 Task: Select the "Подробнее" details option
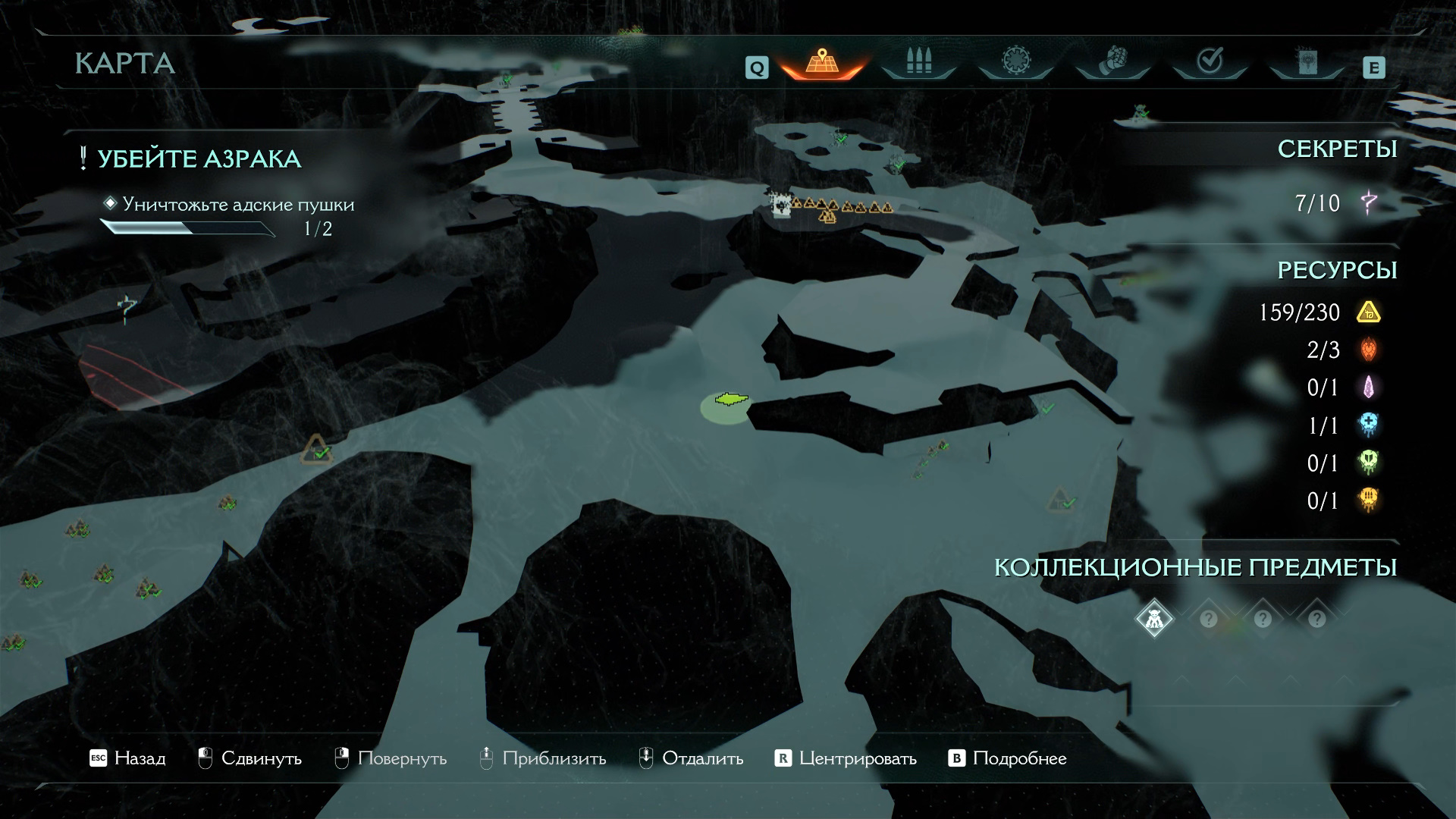(1008, 758)
